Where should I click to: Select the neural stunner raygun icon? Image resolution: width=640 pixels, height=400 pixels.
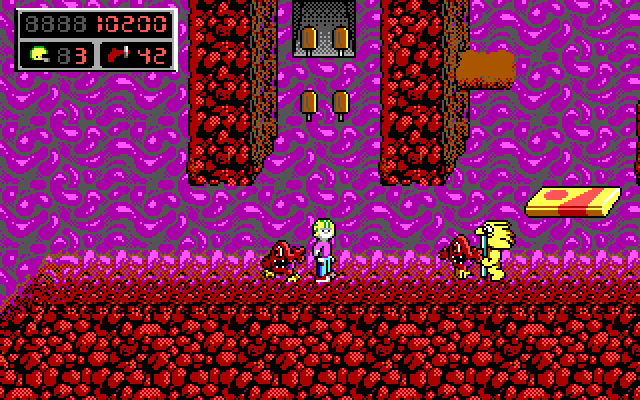[116, 54]
